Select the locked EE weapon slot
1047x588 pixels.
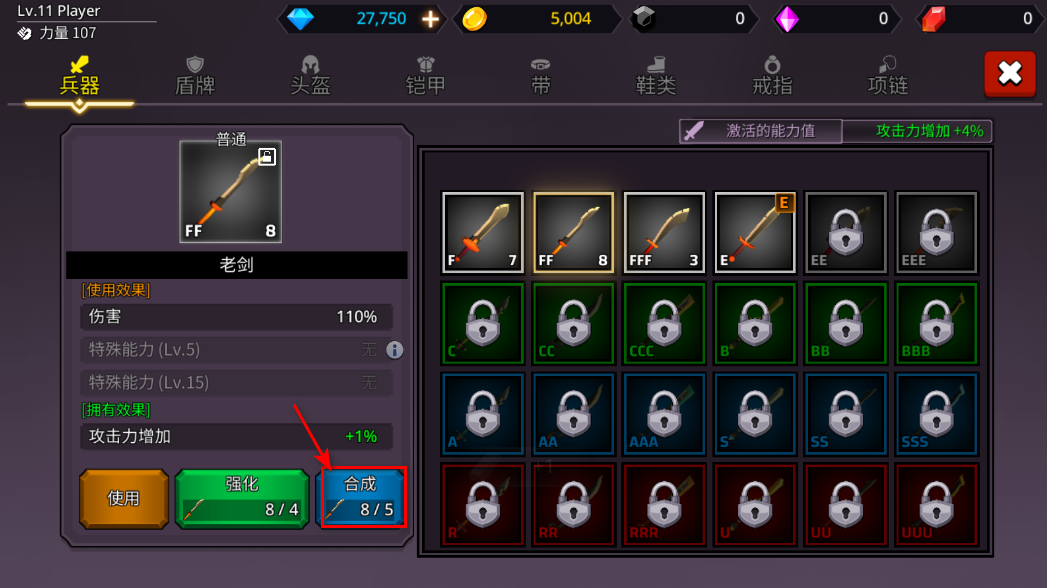click(x=846, y=233)
